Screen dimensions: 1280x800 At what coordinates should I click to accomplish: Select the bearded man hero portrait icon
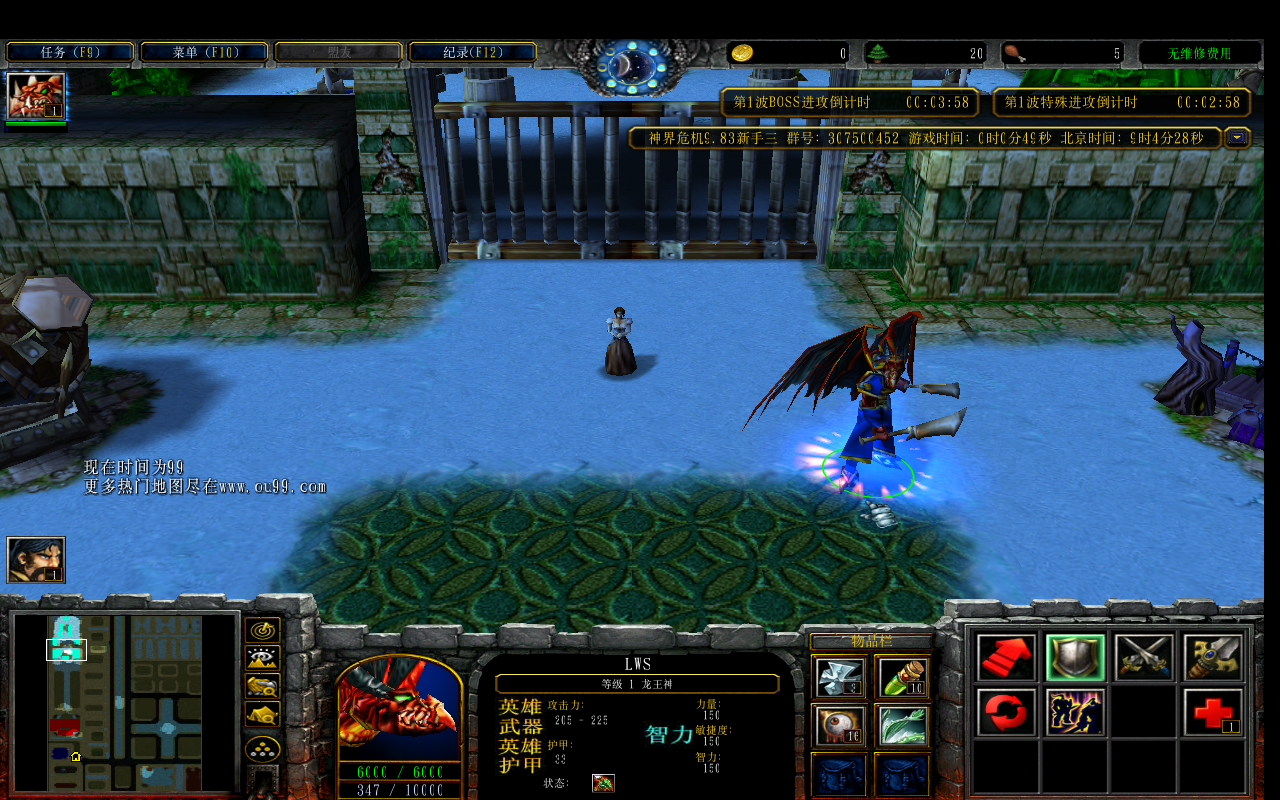point(36,560)
